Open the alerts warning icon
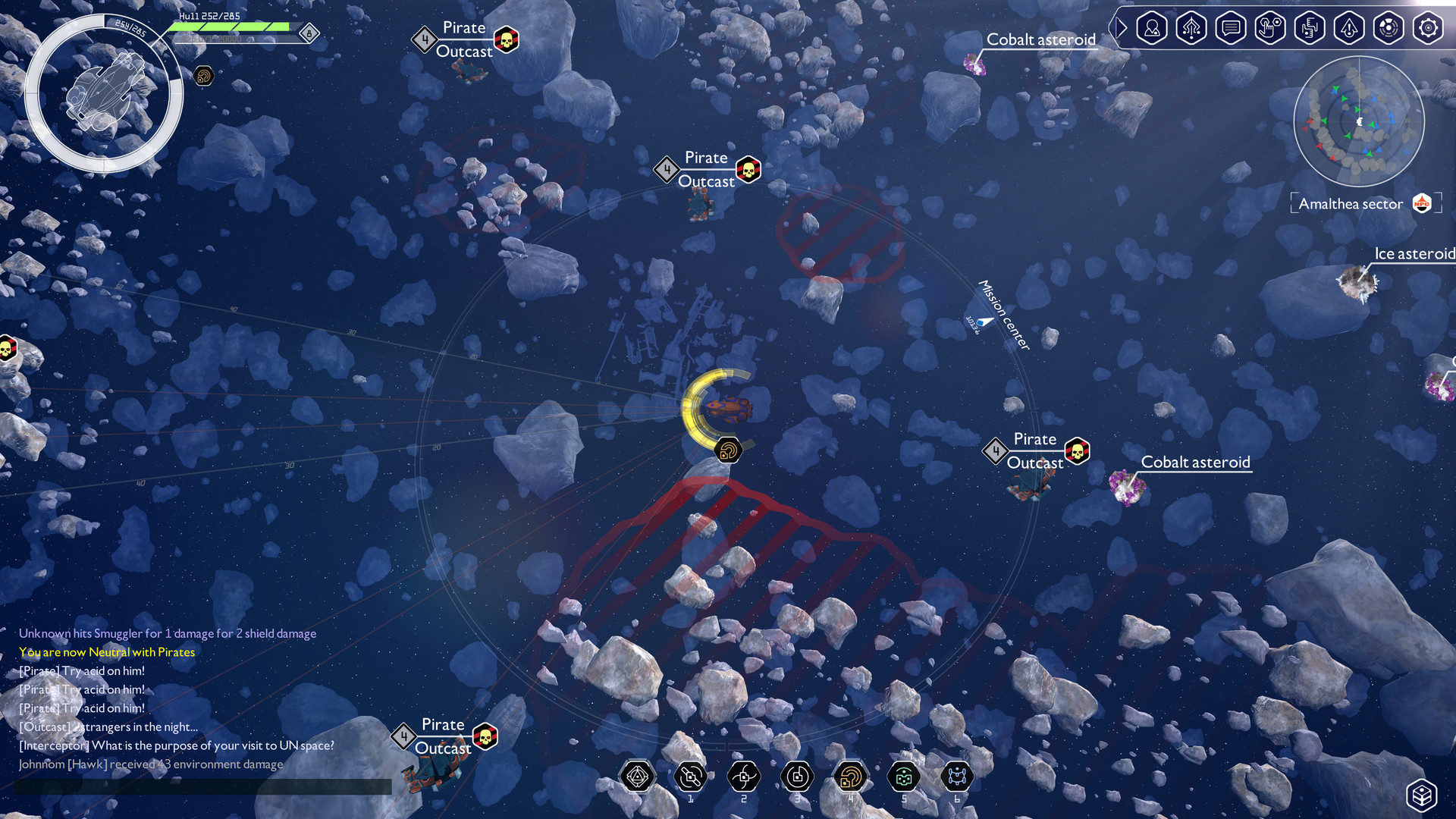Screen dimensions: 1456x819 tap(1349, 28)
